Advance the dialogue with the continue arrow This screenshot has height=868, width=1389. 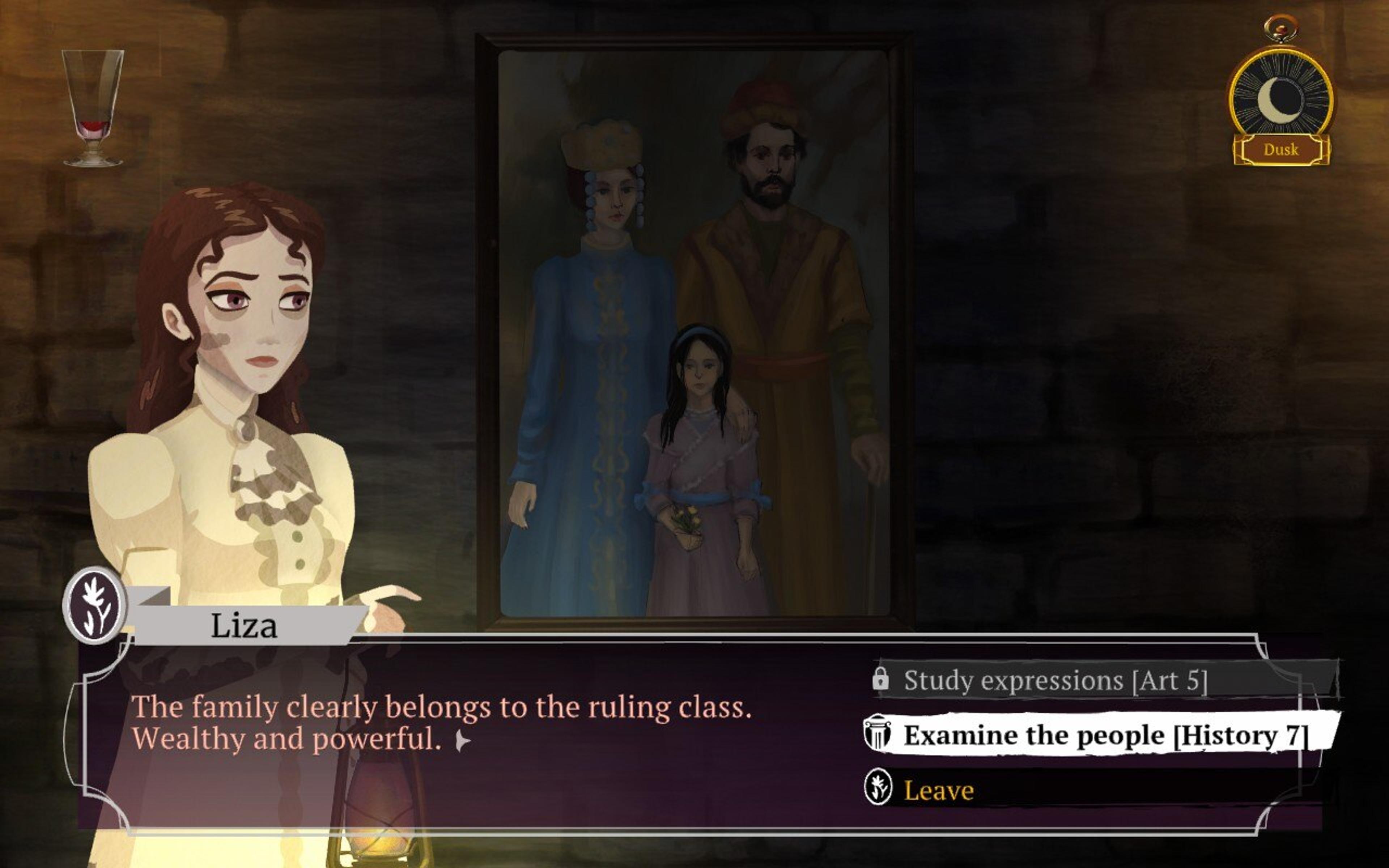(x=463, y=742)
